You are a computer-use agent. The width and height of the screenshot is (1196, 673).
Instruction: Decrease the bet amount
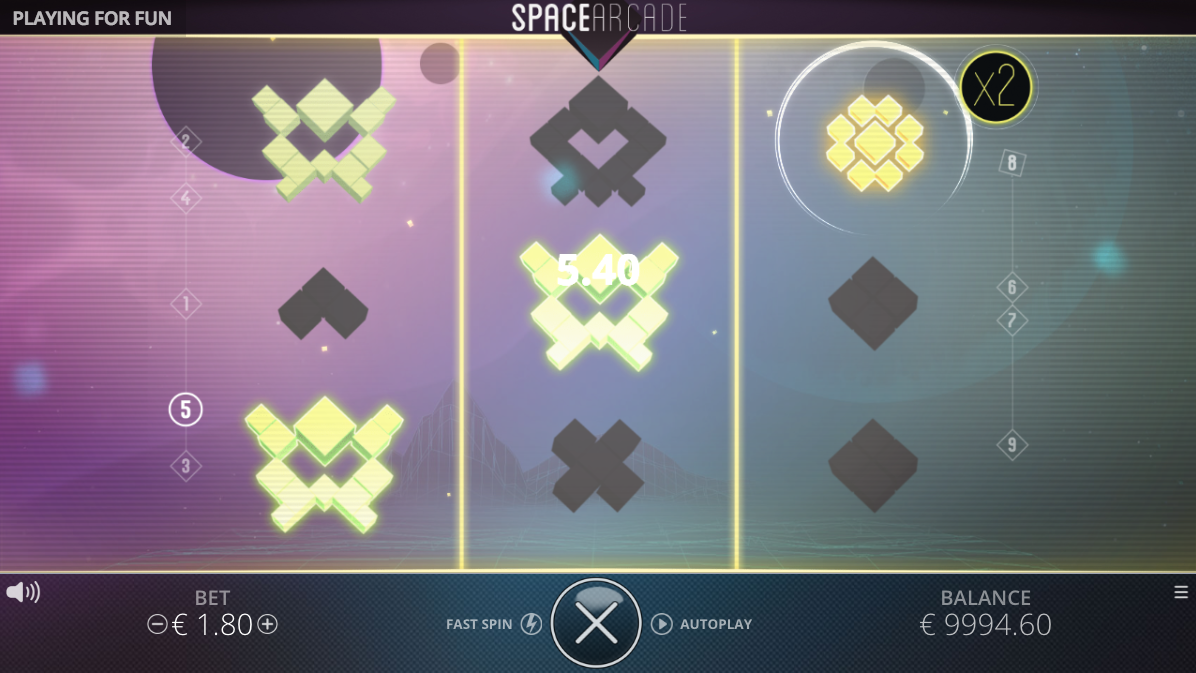coord(157,625)
